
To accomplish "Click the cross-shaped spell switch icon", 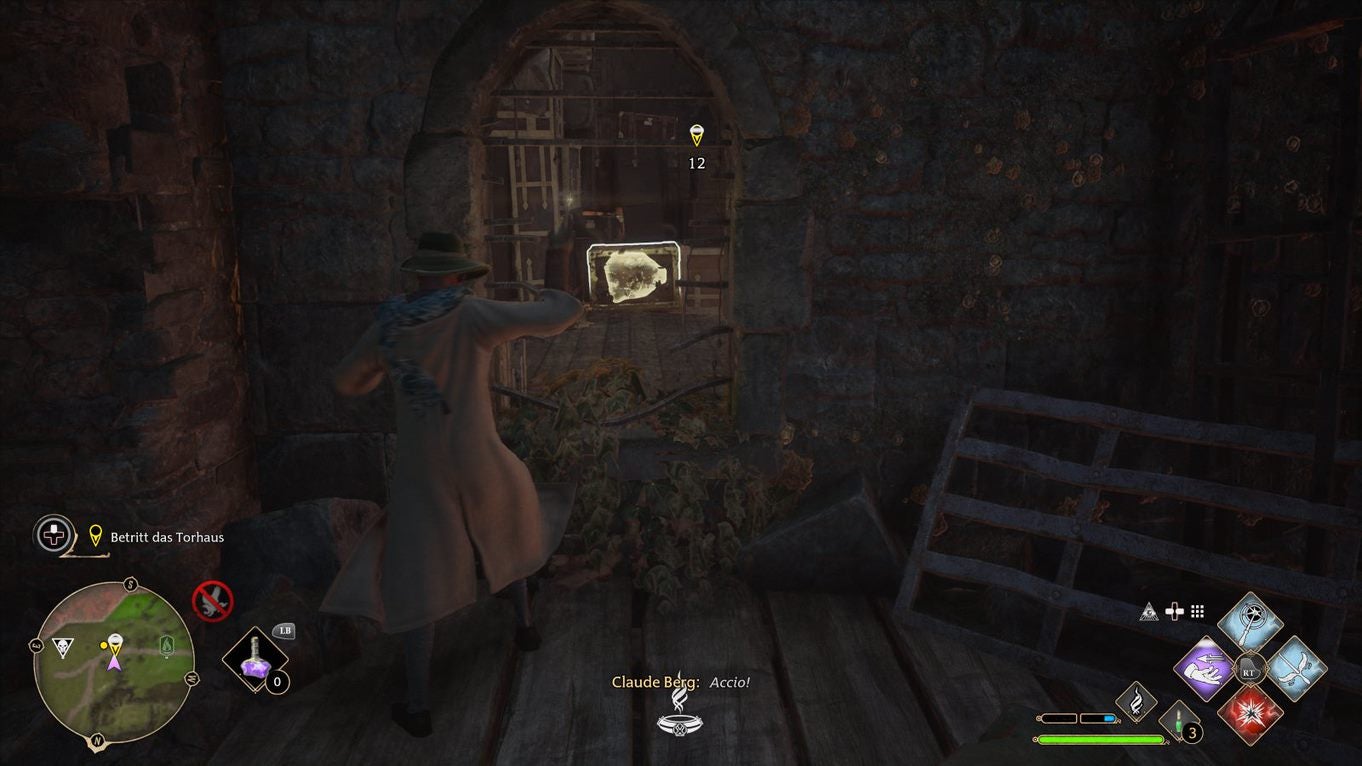I will point(1175,611).
